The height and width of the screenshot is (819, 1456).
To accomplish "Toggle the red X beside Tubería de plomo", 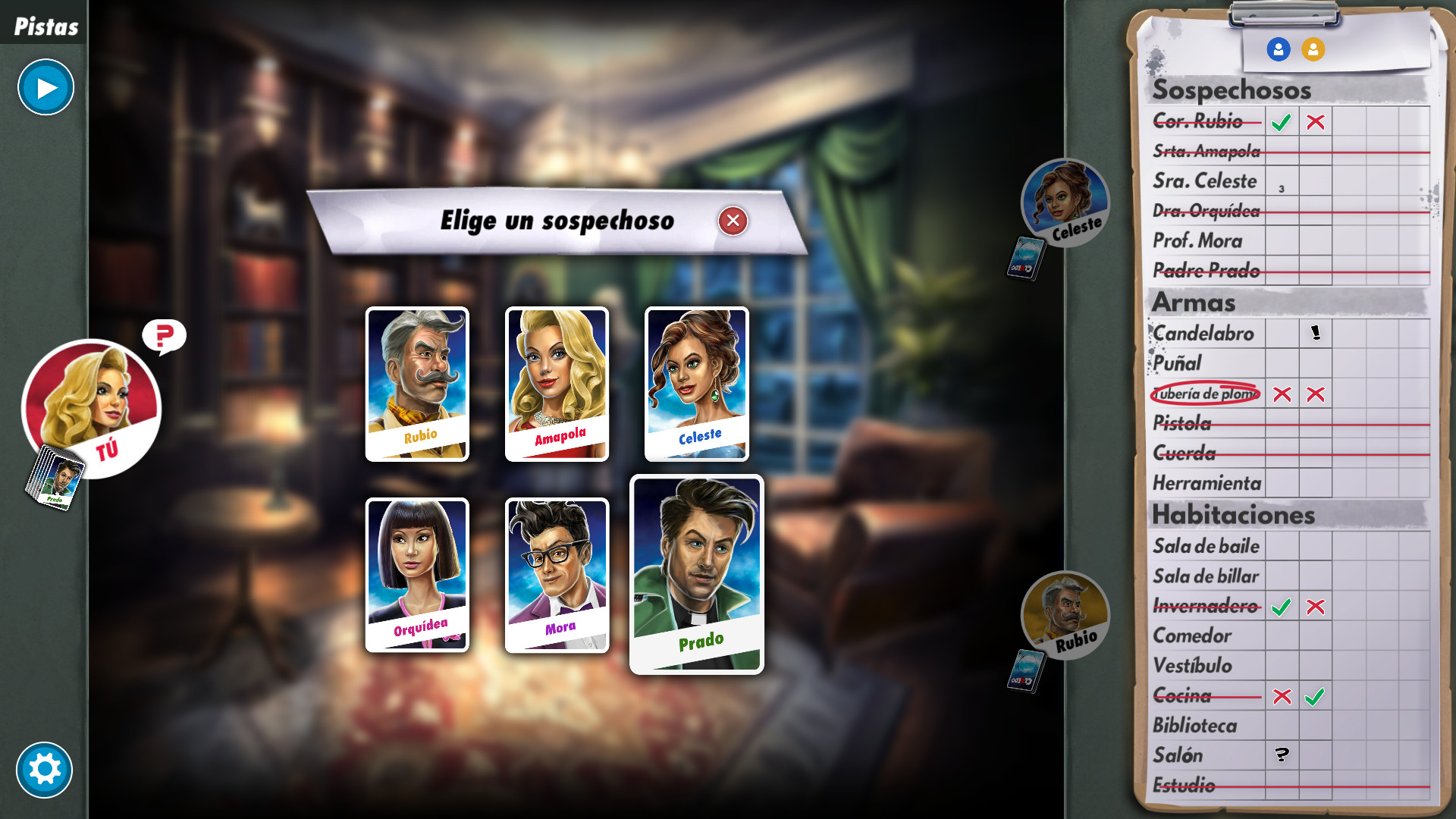I will pos(1283,394).
